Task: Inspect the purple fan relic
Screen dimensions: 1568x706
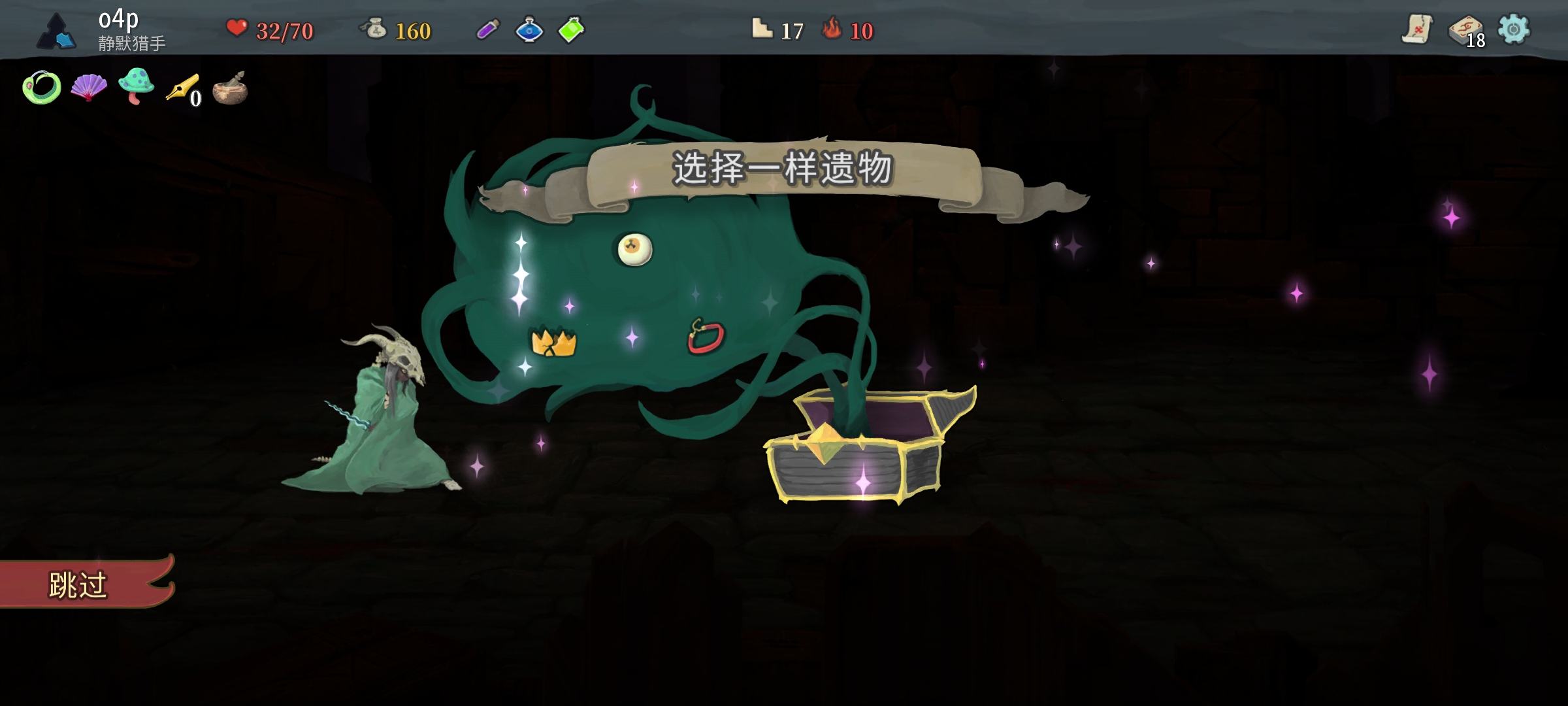Action: coord(89,87)
